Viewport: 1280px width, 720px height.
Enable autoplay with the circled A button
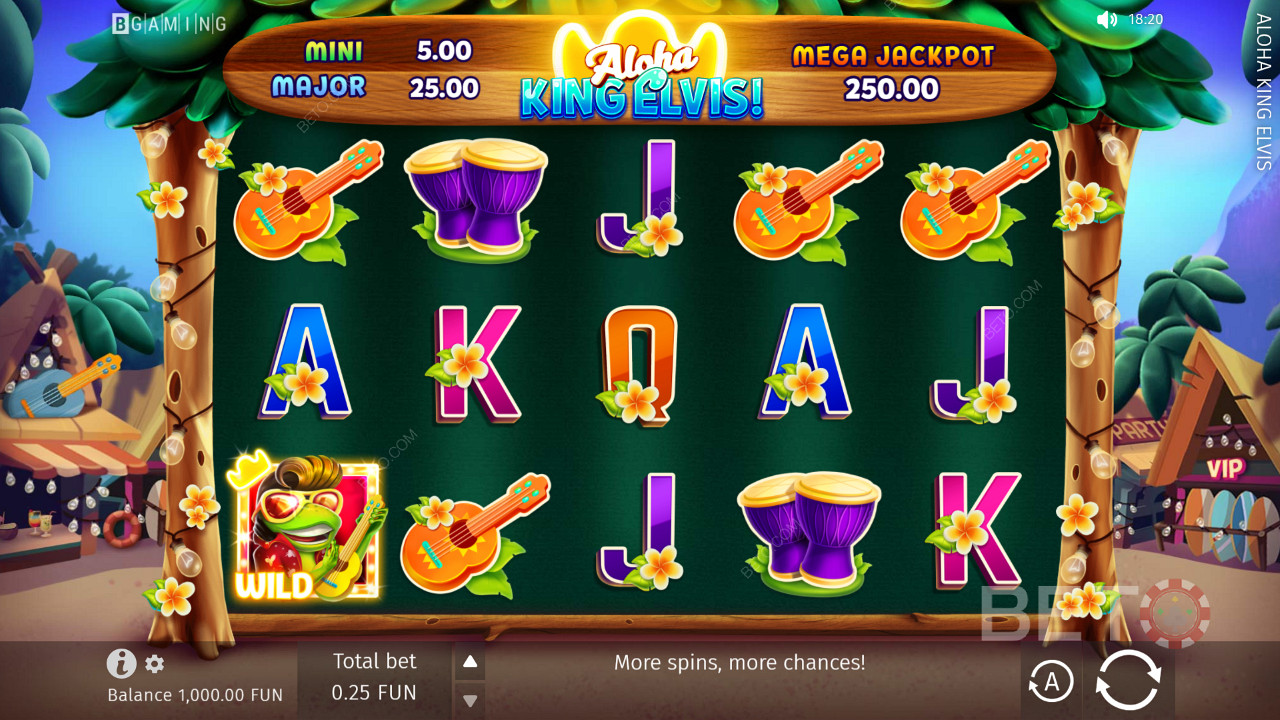pos(1051,682)
